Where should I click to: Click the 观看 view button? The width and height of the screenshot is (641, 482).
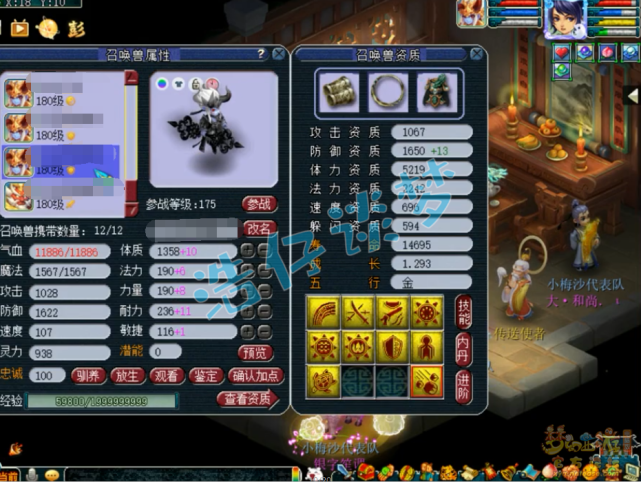click(x=167, y=376)
